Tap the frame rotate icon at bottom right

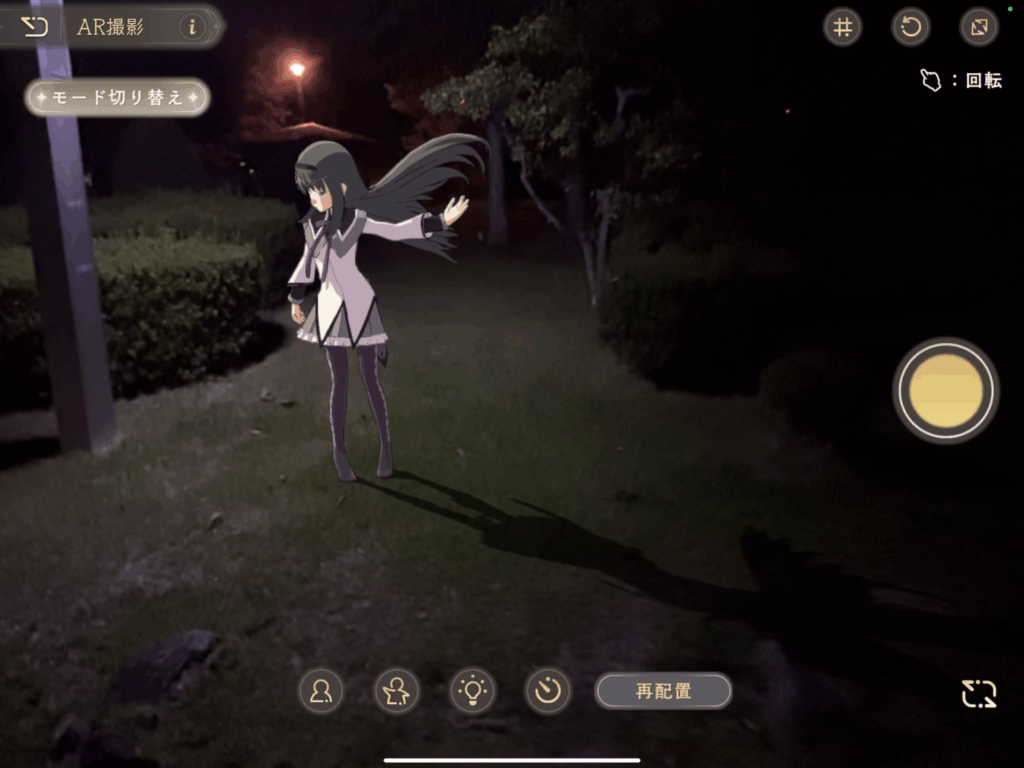(979, 693)
